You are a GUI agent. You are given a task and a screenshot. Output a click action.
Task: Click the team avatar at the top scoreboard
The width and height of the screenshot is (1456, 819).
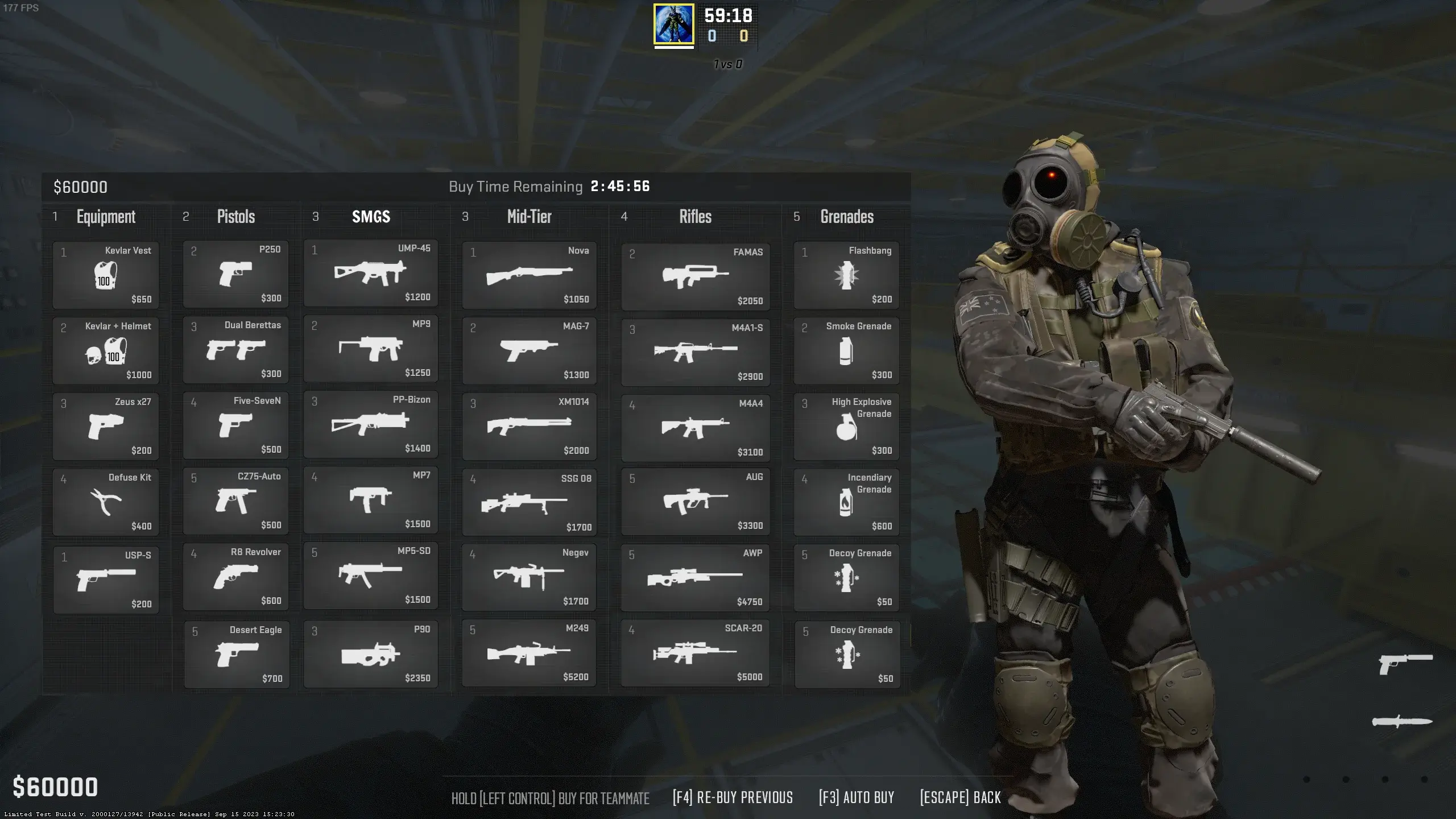pos(673,25)
